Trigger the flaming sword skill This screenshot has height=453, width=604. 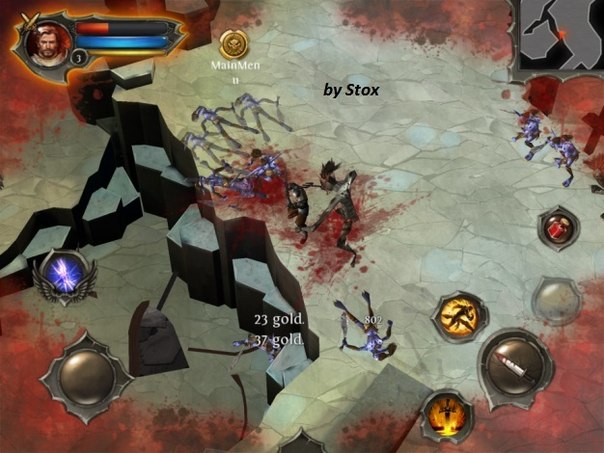coord(448,412)
